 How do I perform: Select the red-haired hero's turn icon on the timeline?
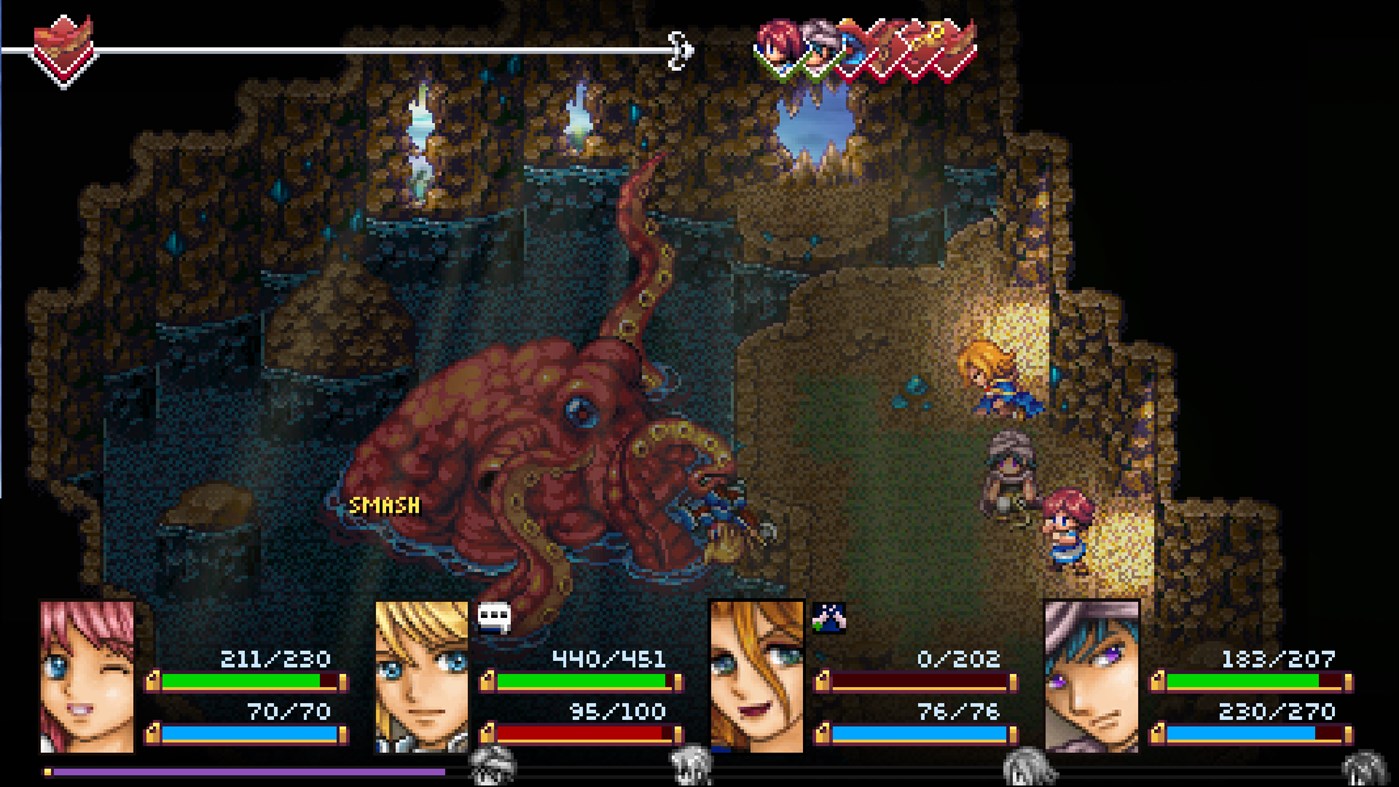tap(775, 45)
